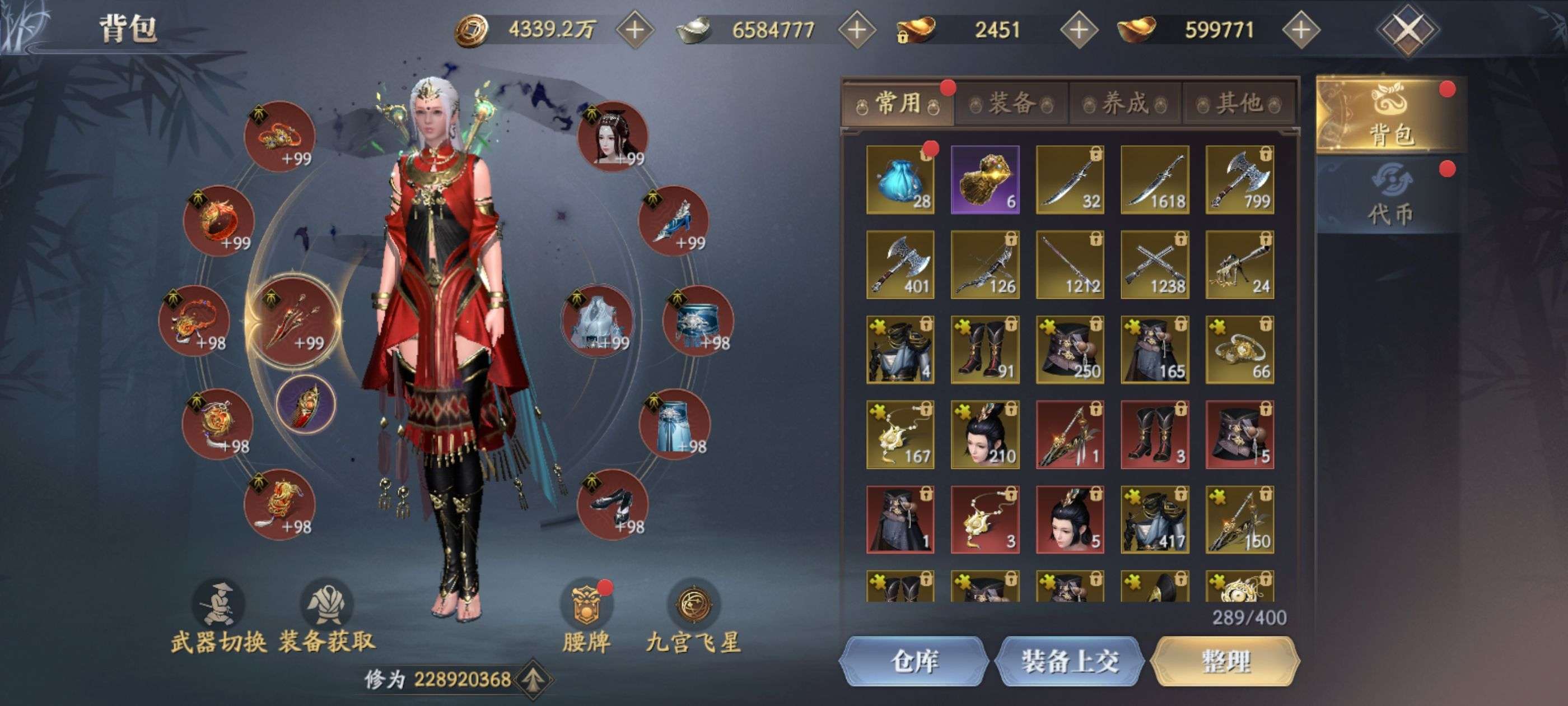Select the blue pouch item stack of 28
This screenshot has height=706, width=1568.
[900, 180]
